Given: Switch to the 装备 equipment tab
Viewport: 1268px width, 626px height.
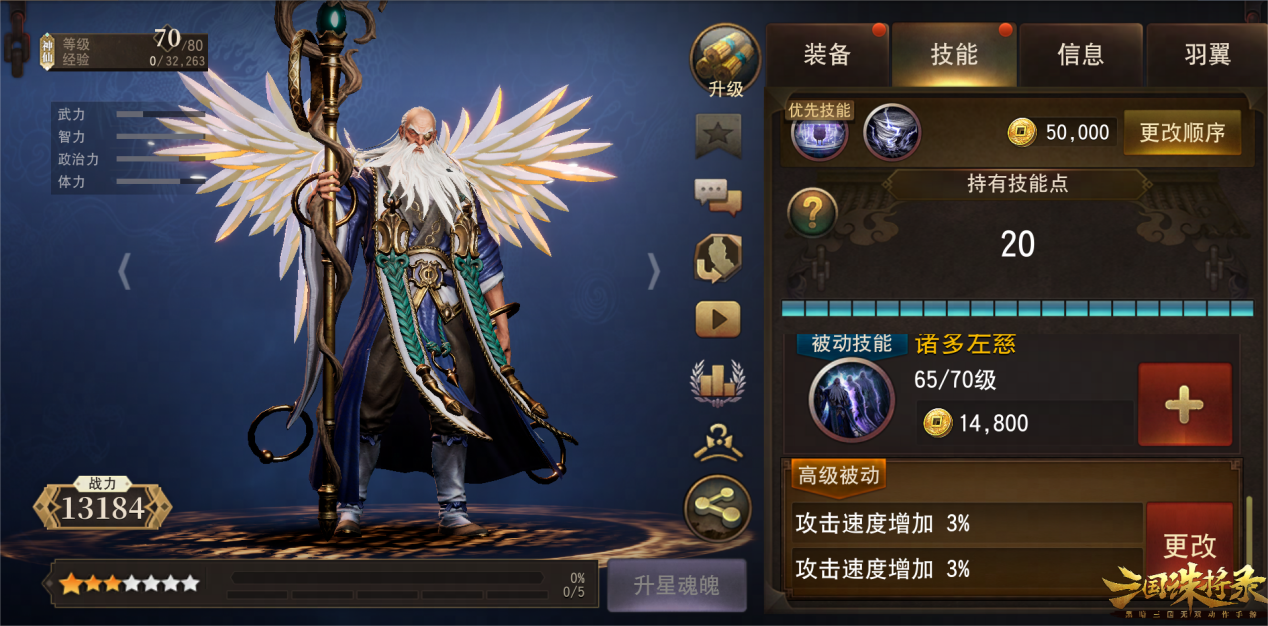Looking at the screenshot, I should (x=827, y=55).
